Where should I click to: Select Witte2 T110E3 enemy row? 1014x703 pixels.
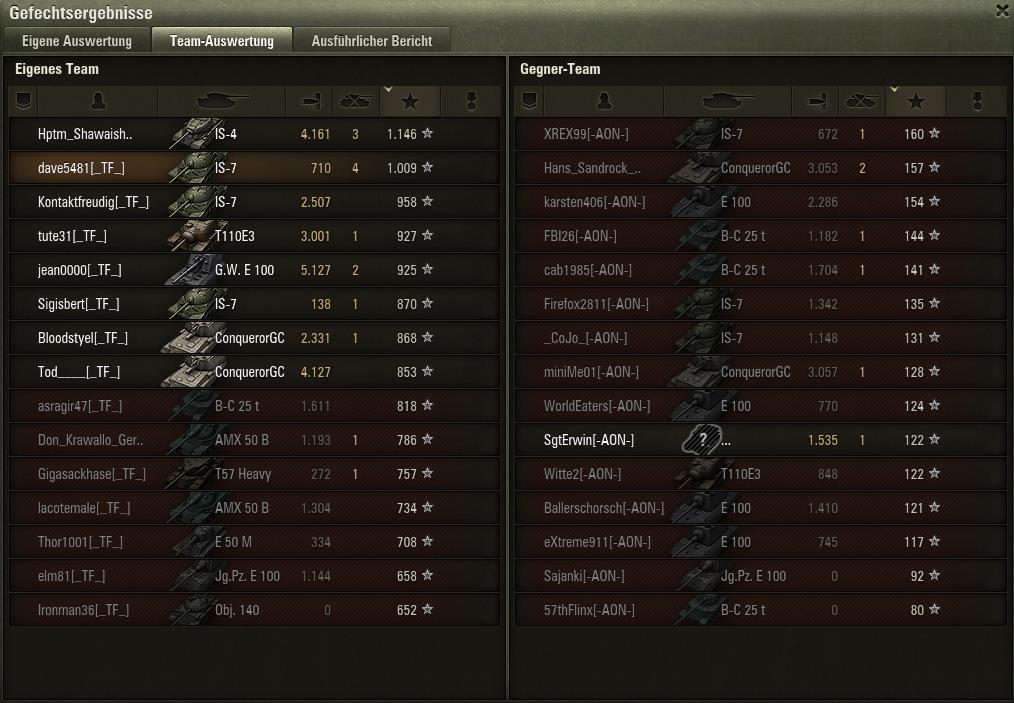(x=760, y=474)
